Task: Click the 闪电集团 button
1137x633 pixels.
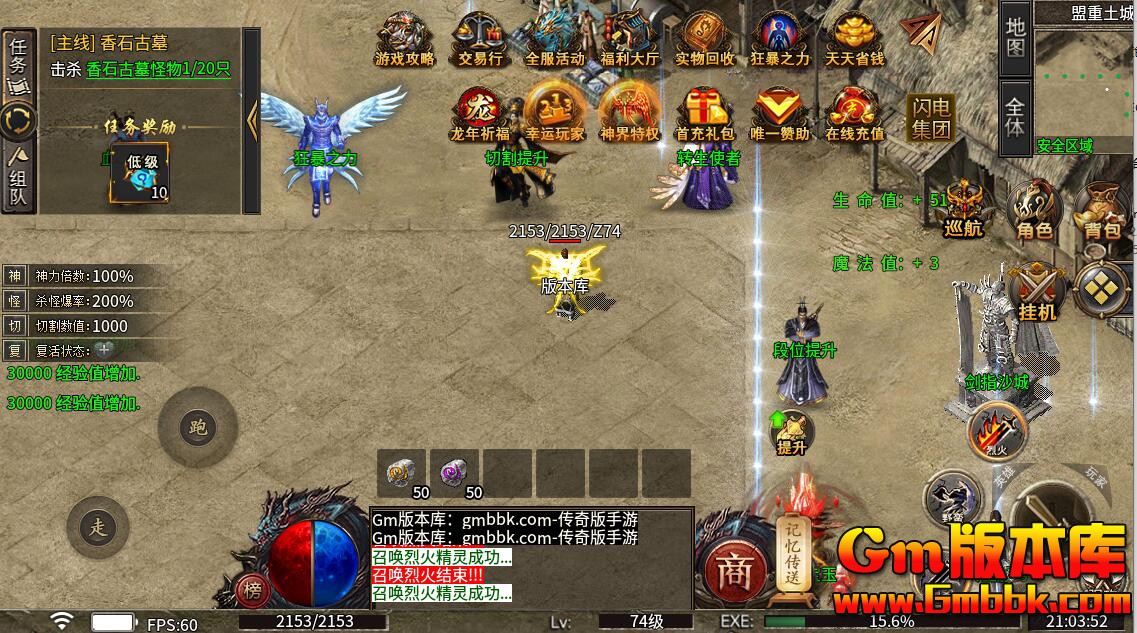Action: click(x=930, y=118)
